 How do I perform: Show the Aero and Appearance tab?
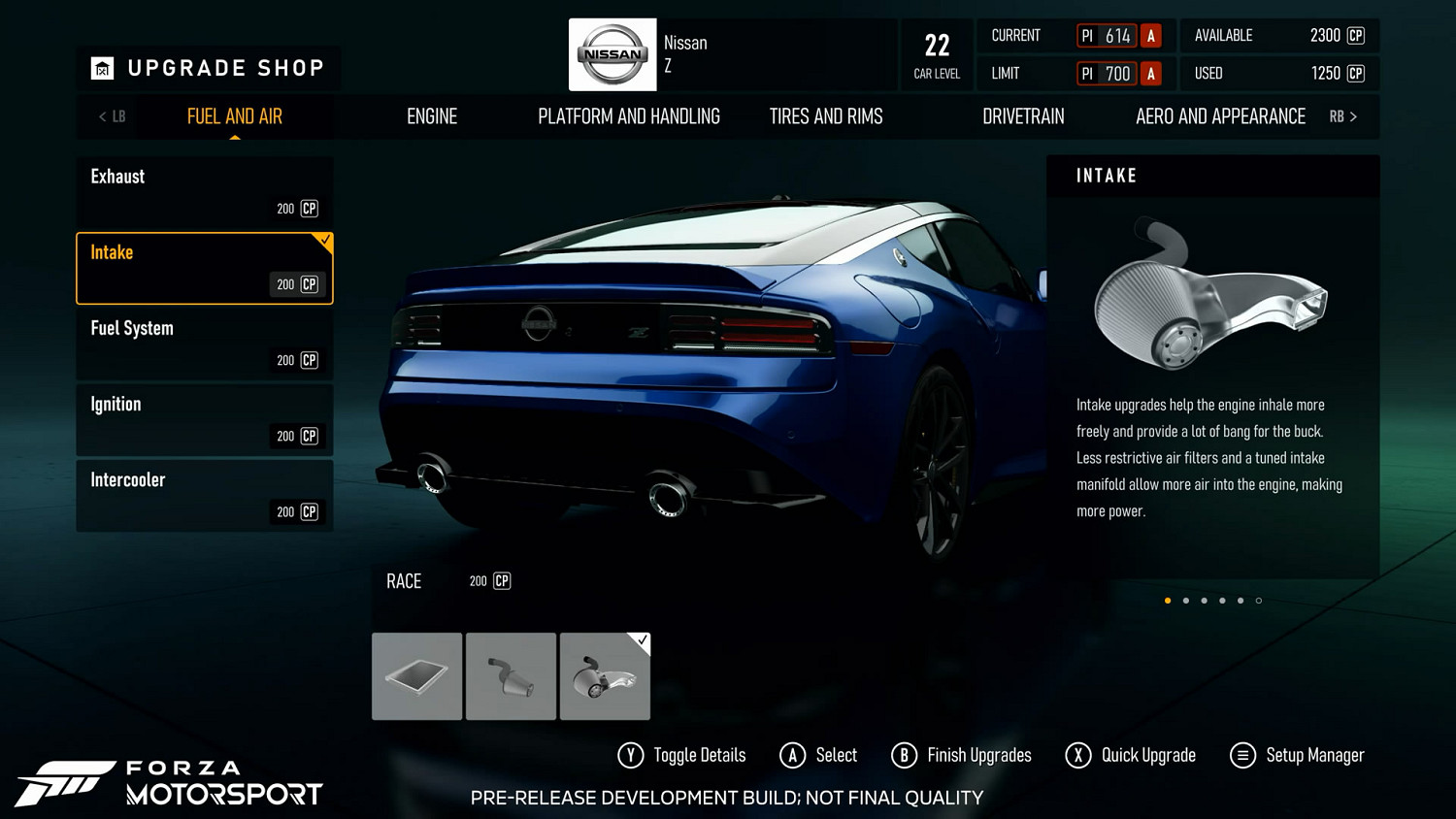[1220, 116]
